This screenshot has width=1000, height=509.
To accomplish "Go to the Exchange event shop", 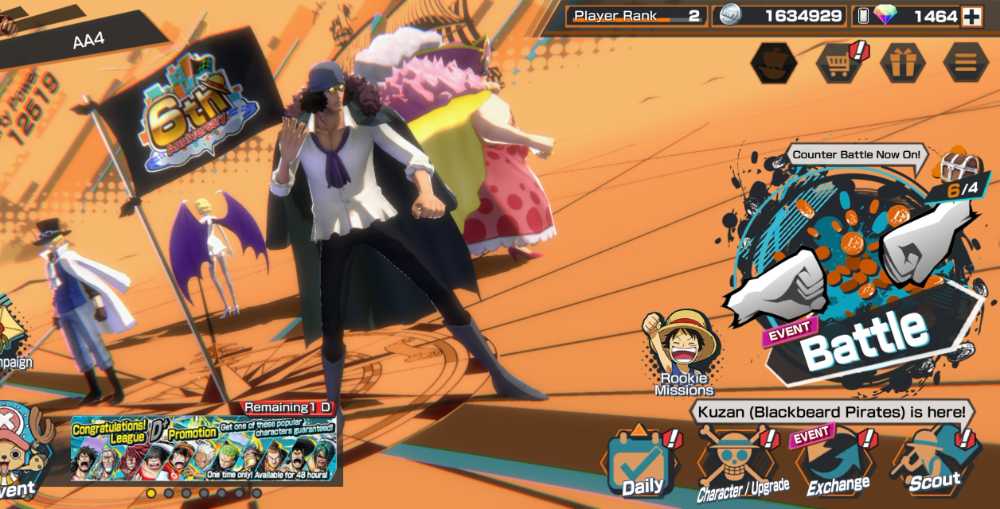I will point(837,460).
